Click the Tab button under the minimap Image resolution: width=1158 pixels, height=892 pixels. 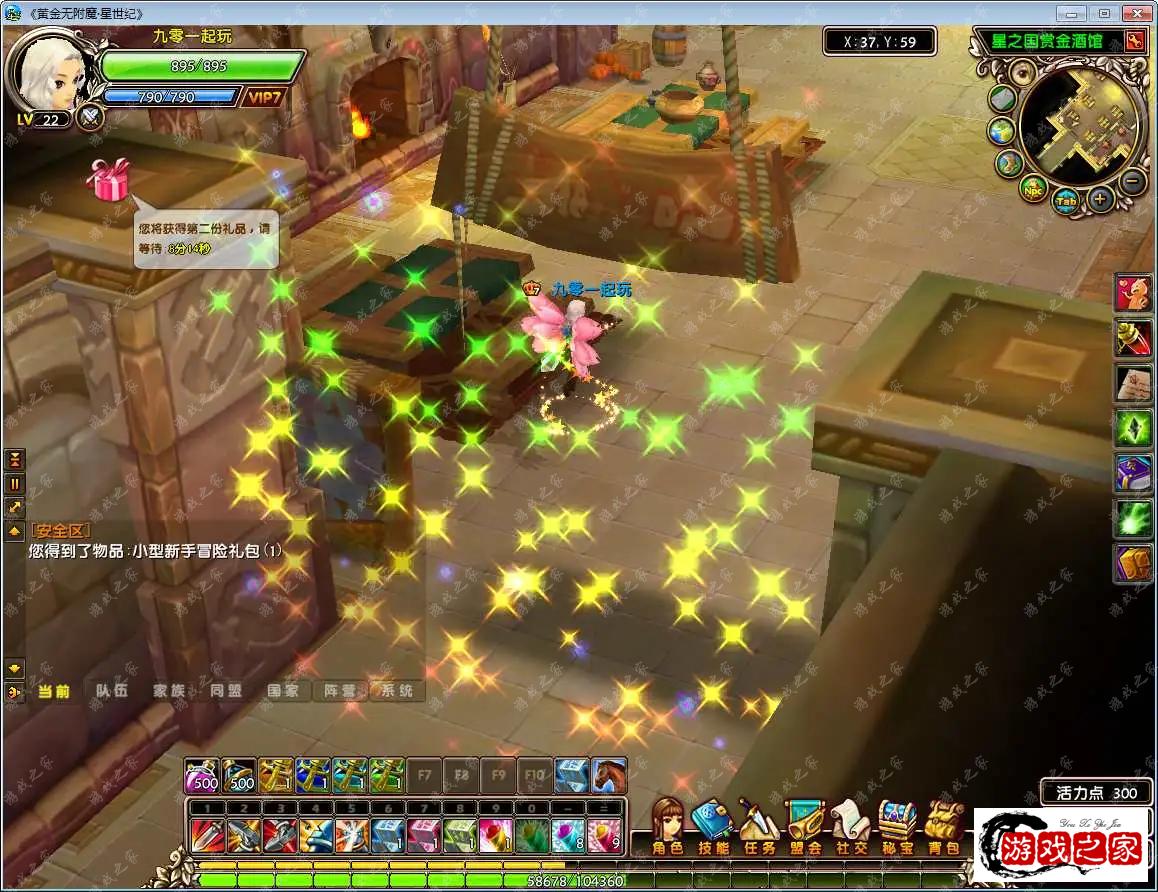(x=1066, y=201)
